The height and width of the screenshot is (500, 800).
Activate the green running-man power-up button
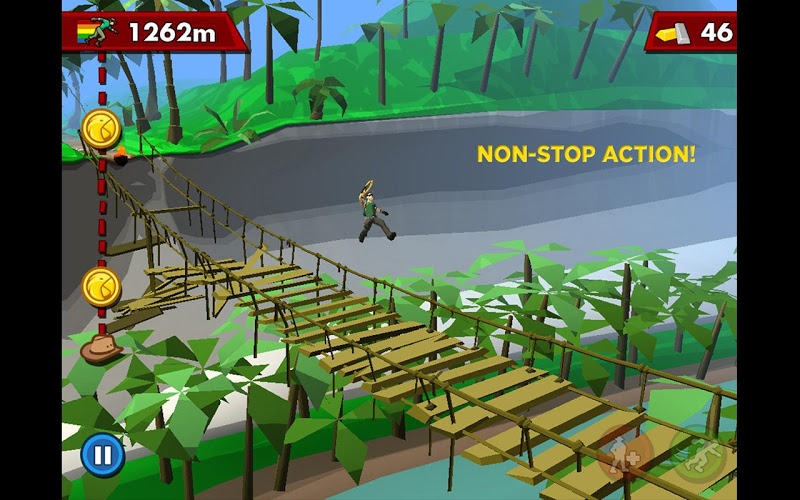[699, 456]
